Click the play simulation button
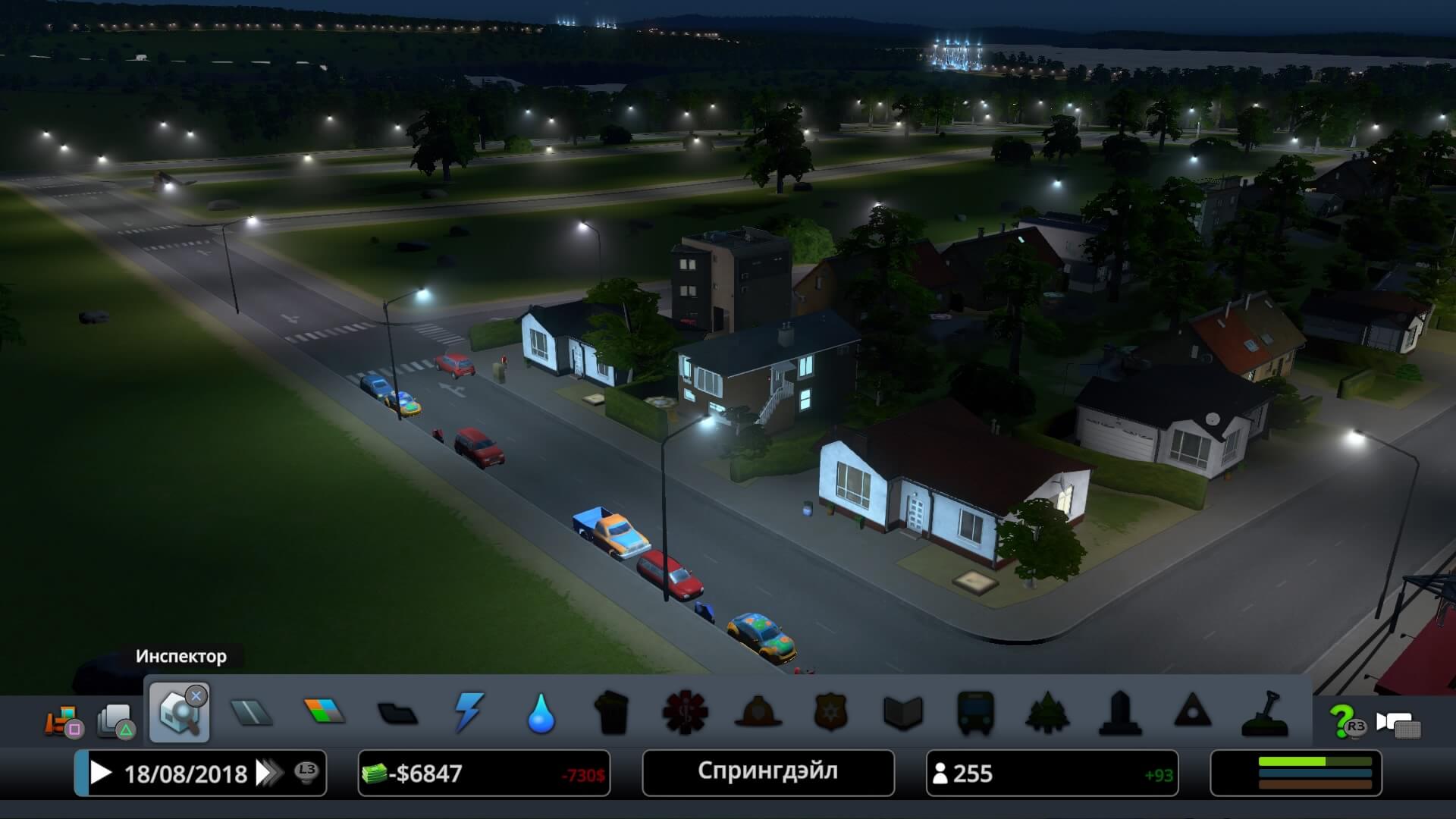Screen dimensions: 1456x819 click(x=101, y=773)
